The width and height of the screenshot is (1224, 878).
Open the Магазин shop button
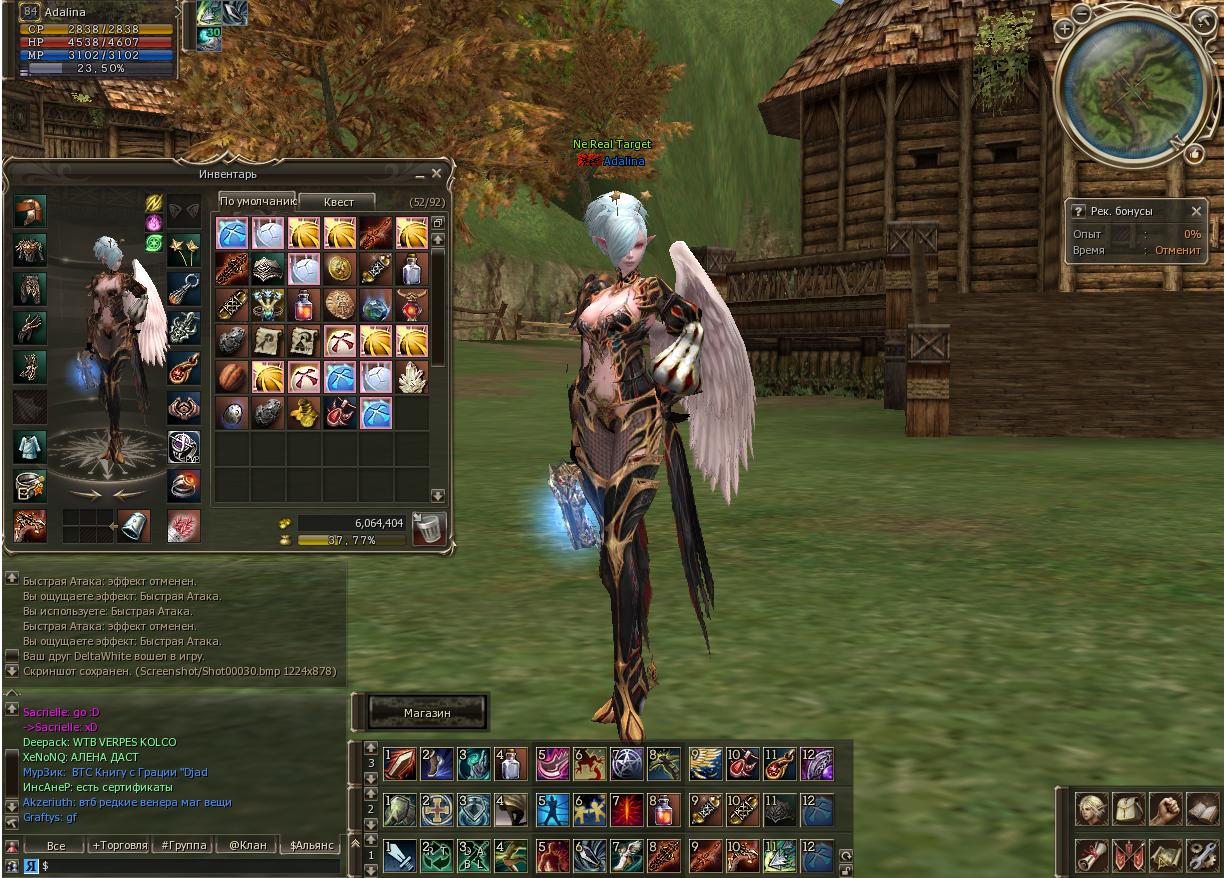coord(427,713)
